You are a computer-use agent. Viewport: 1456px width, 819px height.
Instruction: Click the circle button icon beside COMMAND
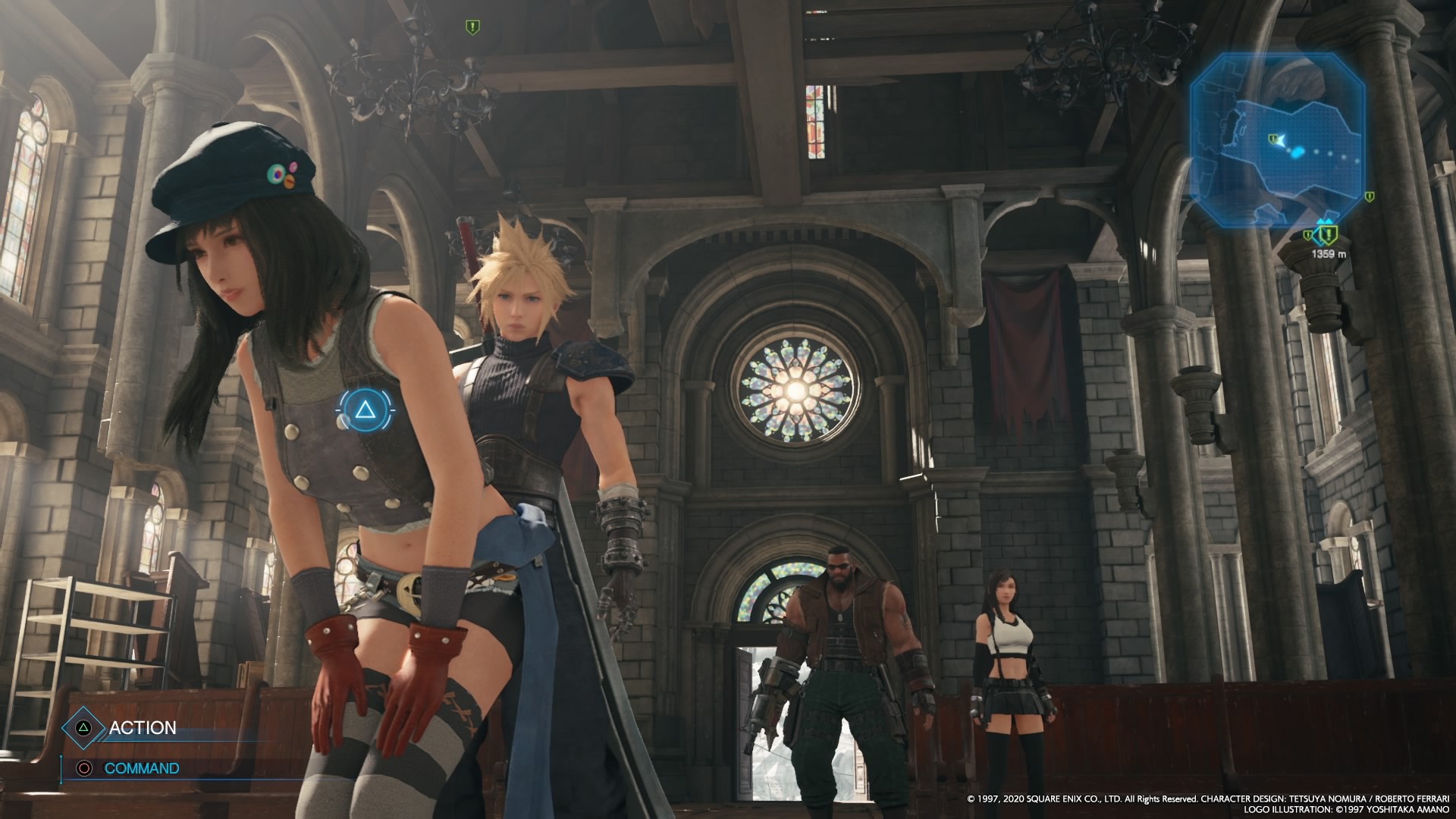coord(86,767)
